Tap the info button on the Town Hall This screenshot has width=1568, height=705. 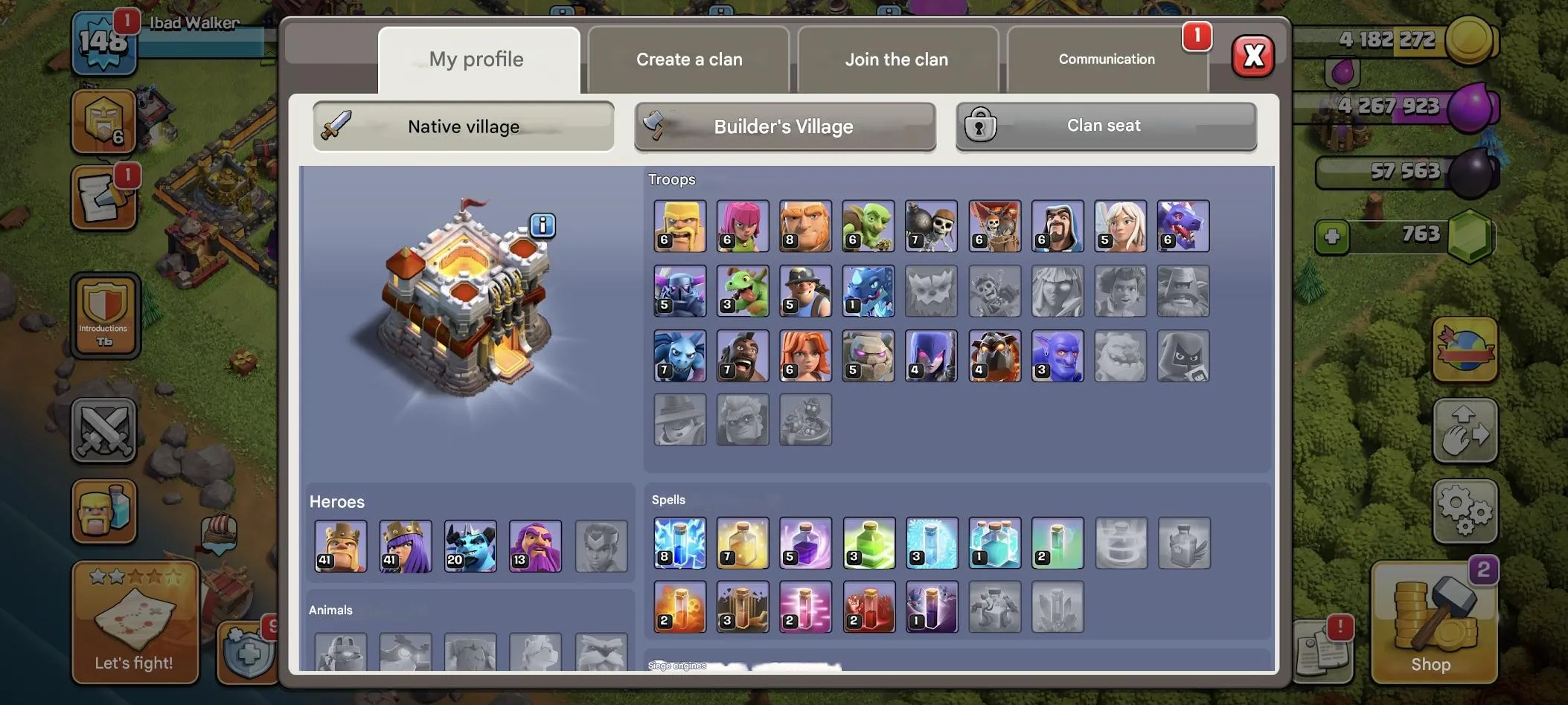(543, 226)
